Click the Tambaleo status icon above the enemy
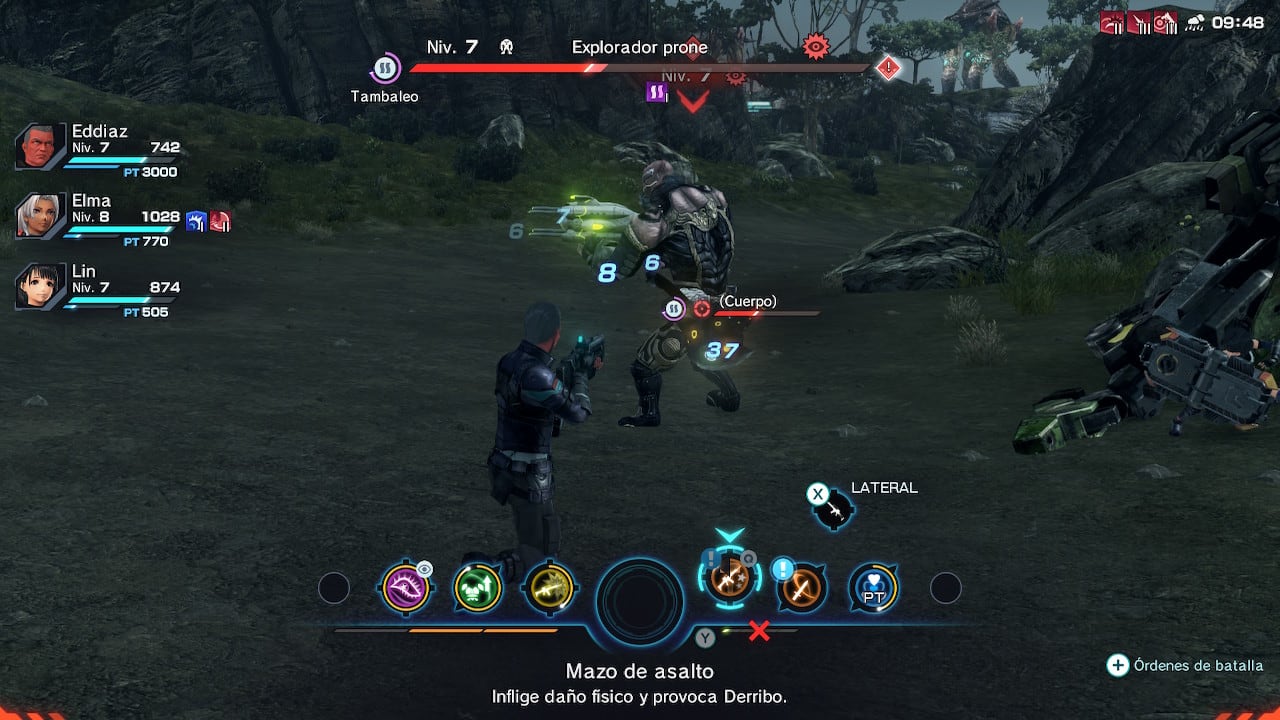Image resolution: width=1280 pixels, height=720 pixels. coord(383,68)
